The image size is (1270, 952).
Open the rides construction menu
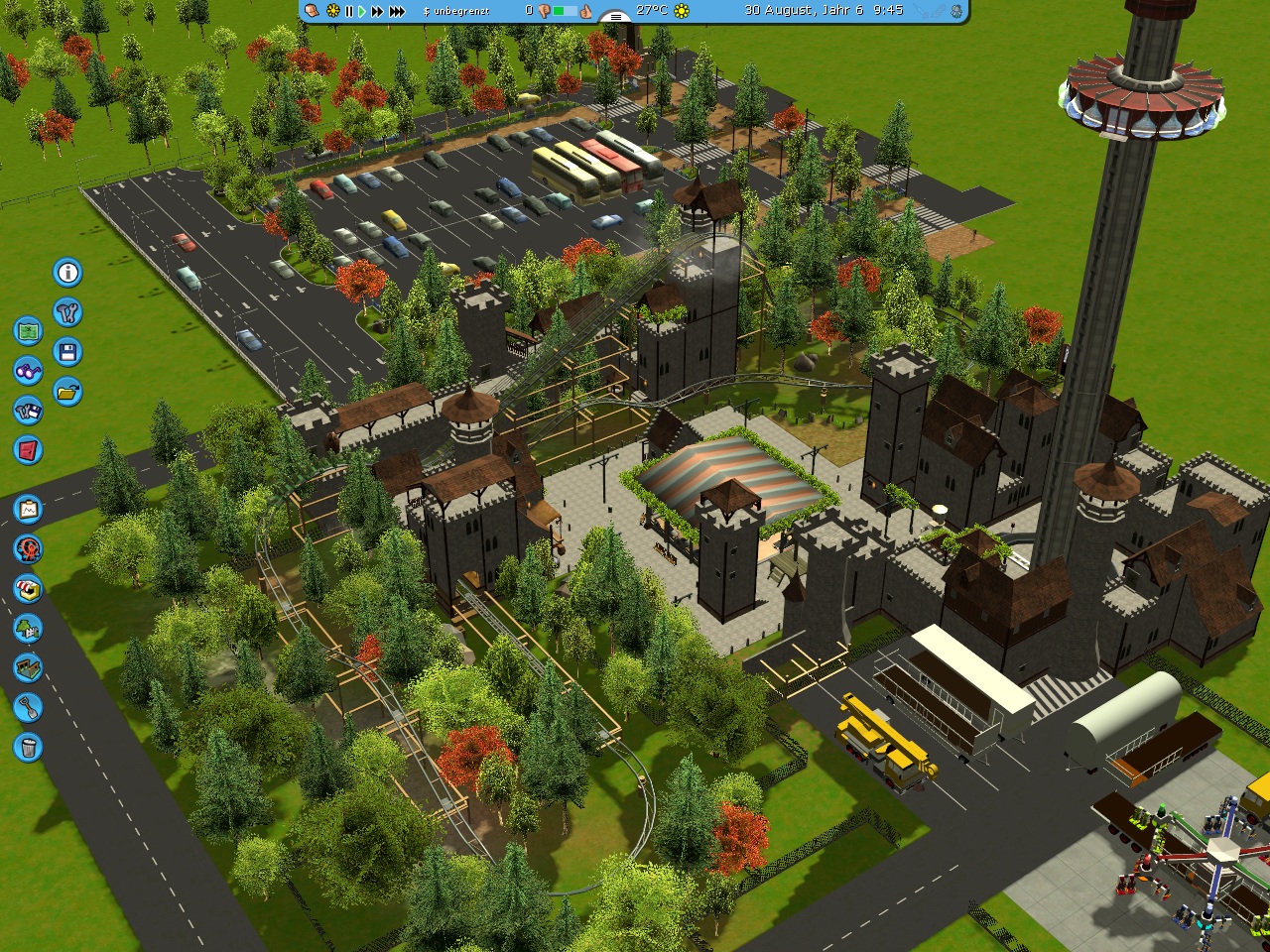tap(28, 549)
